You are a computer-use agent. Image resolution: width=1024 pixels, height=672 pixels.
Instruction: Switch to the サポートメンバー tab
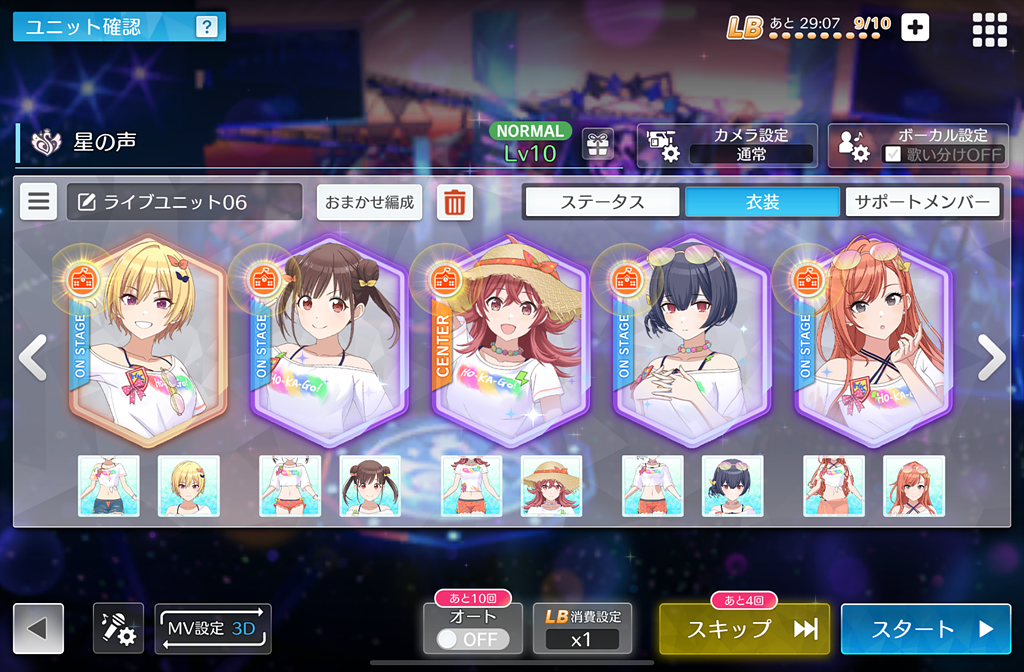click(x=922, y=202)
